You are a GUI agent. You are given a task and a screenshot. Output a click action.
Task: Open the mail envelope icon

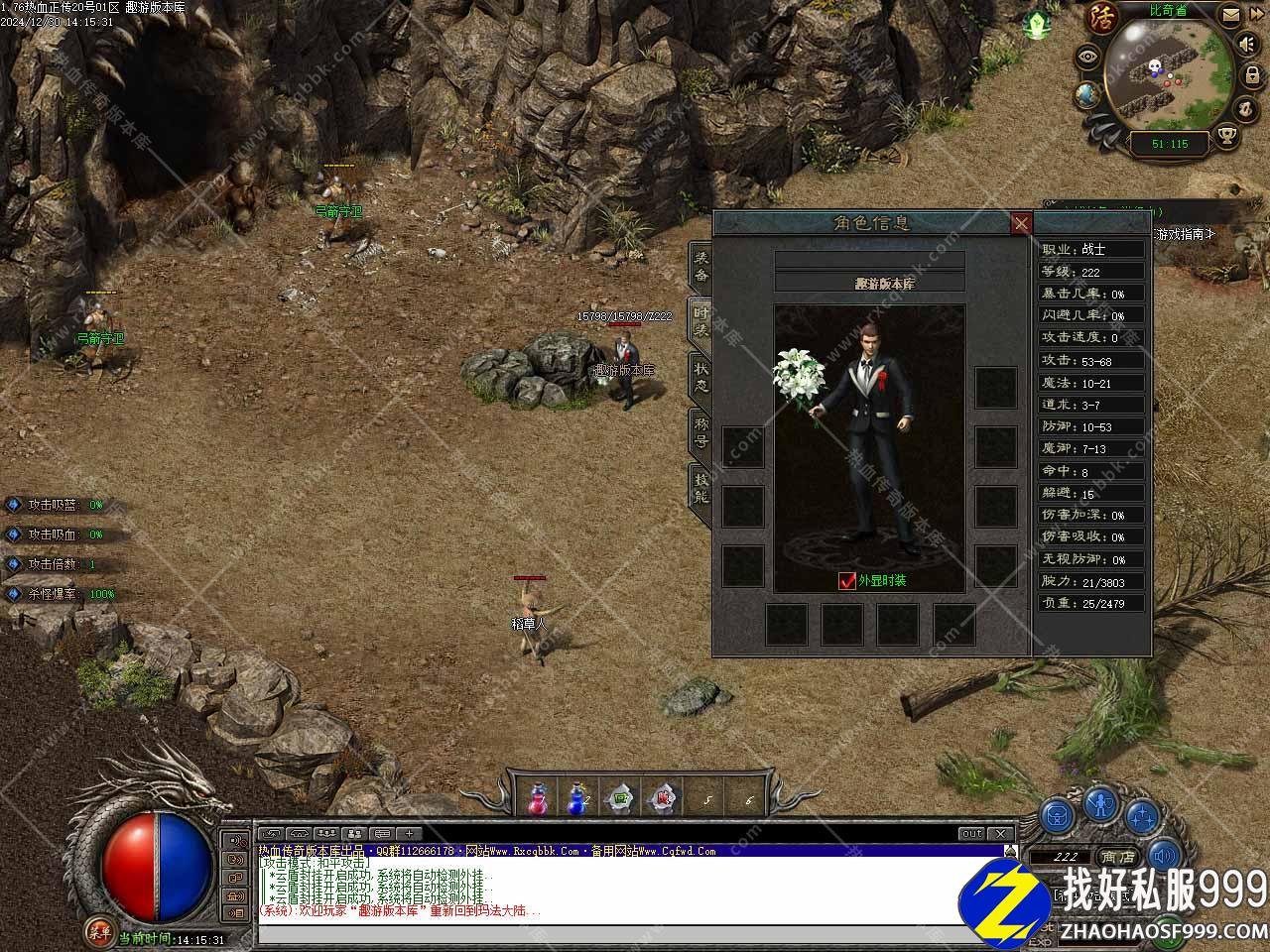[1230, 15]
